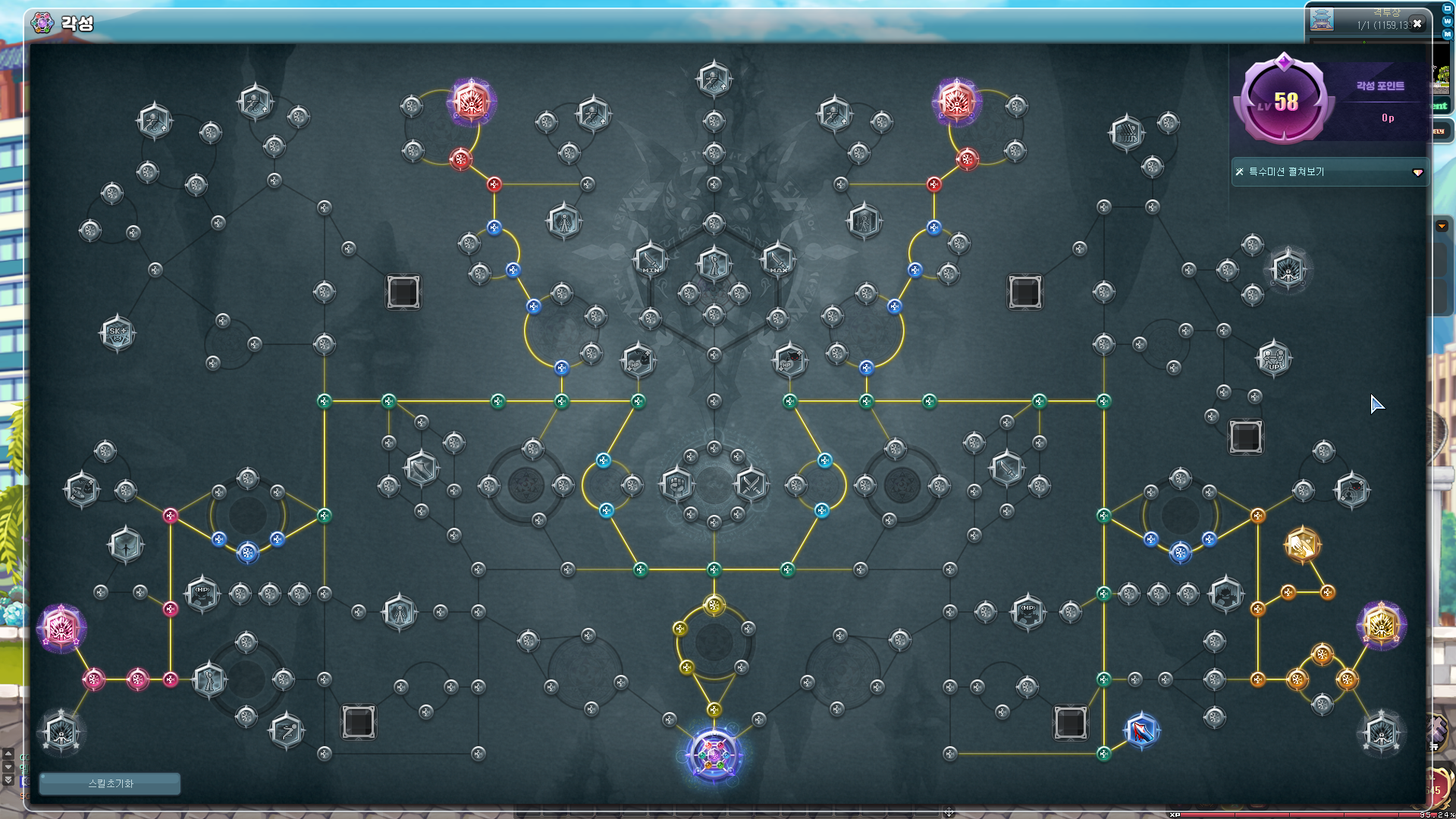
Task: Select the golden hands skill node
Action: [x=1303, y=544]
